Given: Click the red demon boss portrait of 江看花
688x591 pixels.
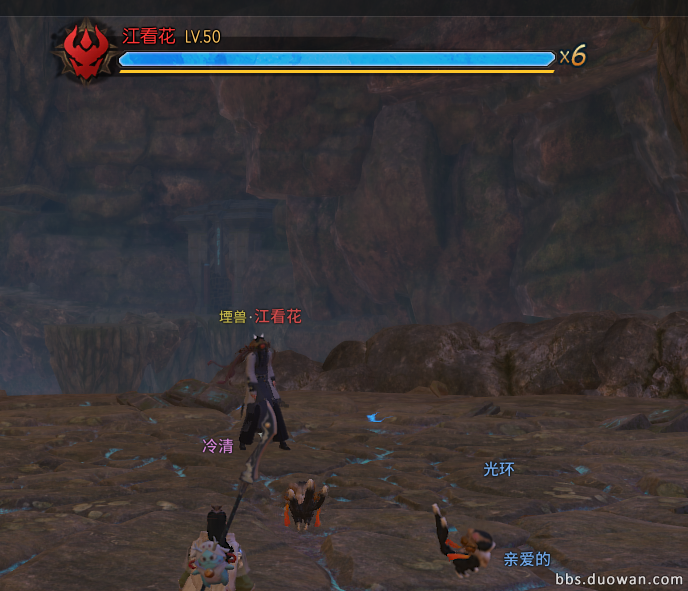Looking at the screenshot, I should point(85,51).
